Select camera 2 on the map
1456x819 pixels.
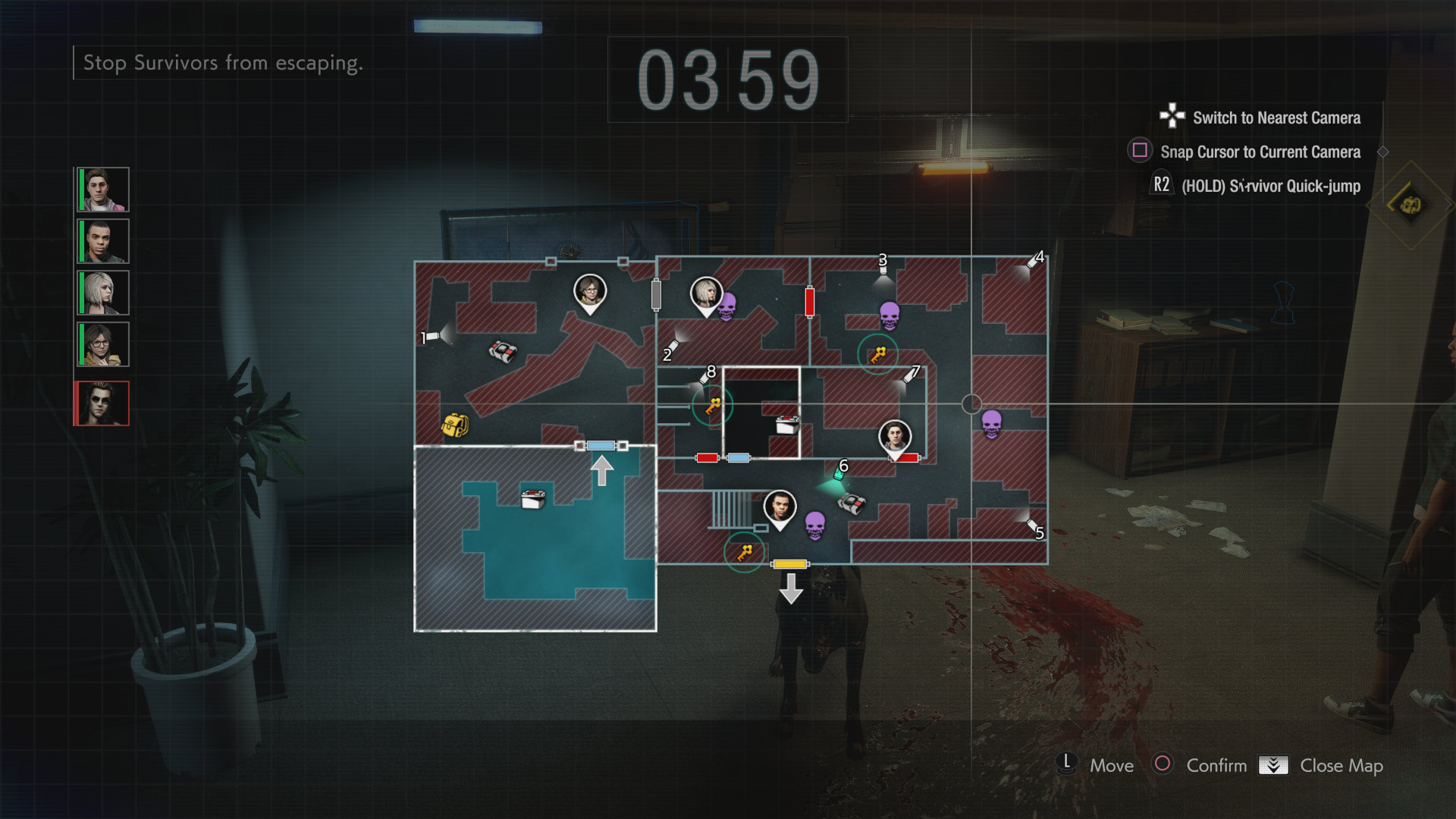672,347
